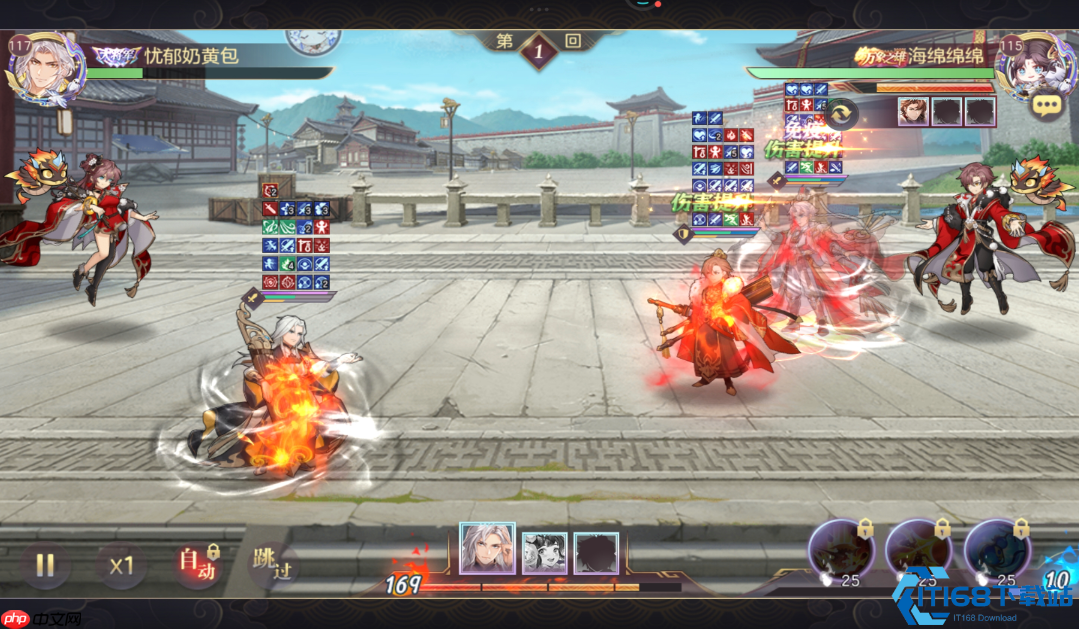
Task: Toggle the x1 battle speed
Action: pos(122,565)
